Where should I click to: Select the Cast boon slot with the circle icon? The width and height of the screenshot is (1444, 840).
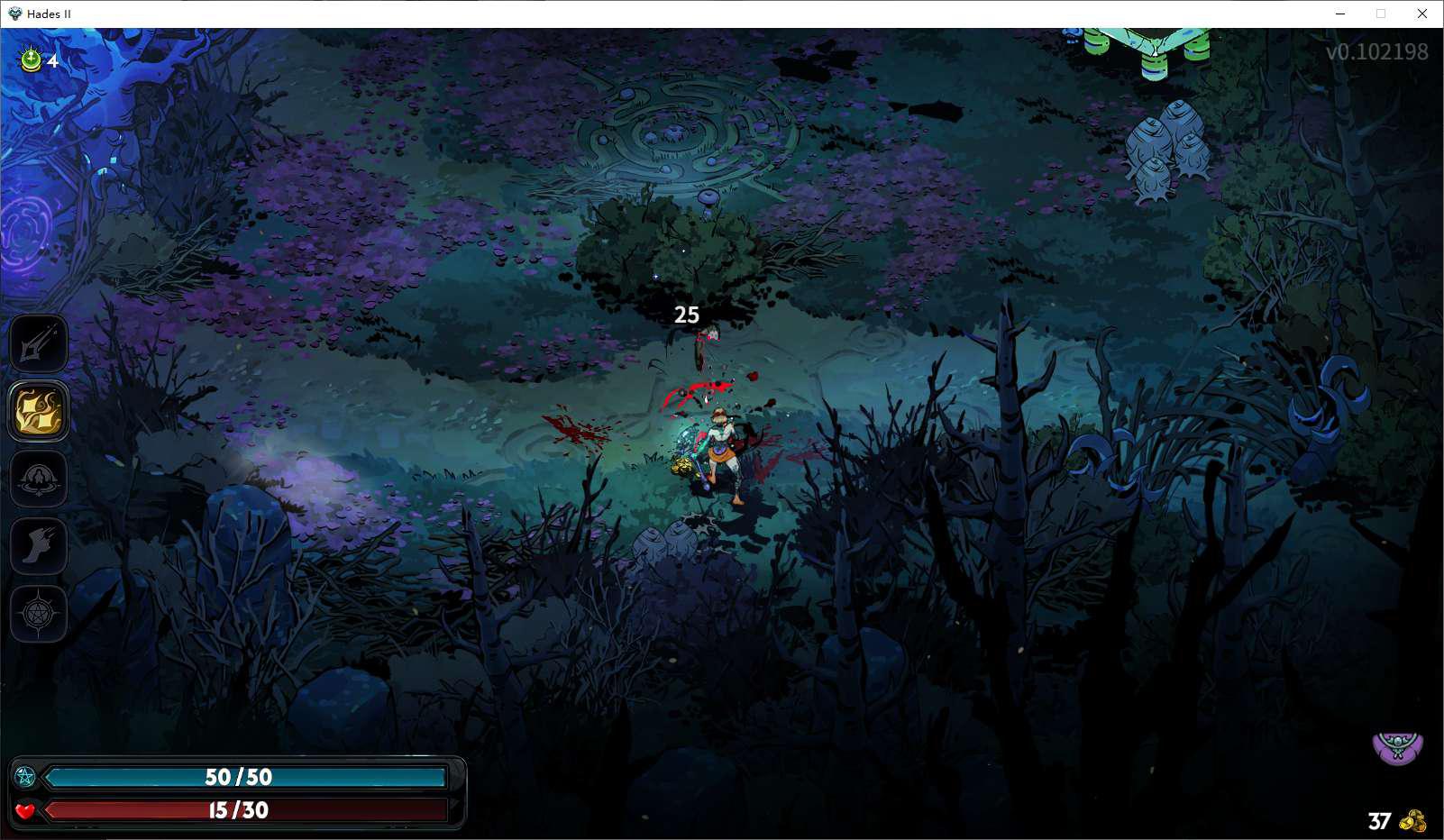coord(39,479)
